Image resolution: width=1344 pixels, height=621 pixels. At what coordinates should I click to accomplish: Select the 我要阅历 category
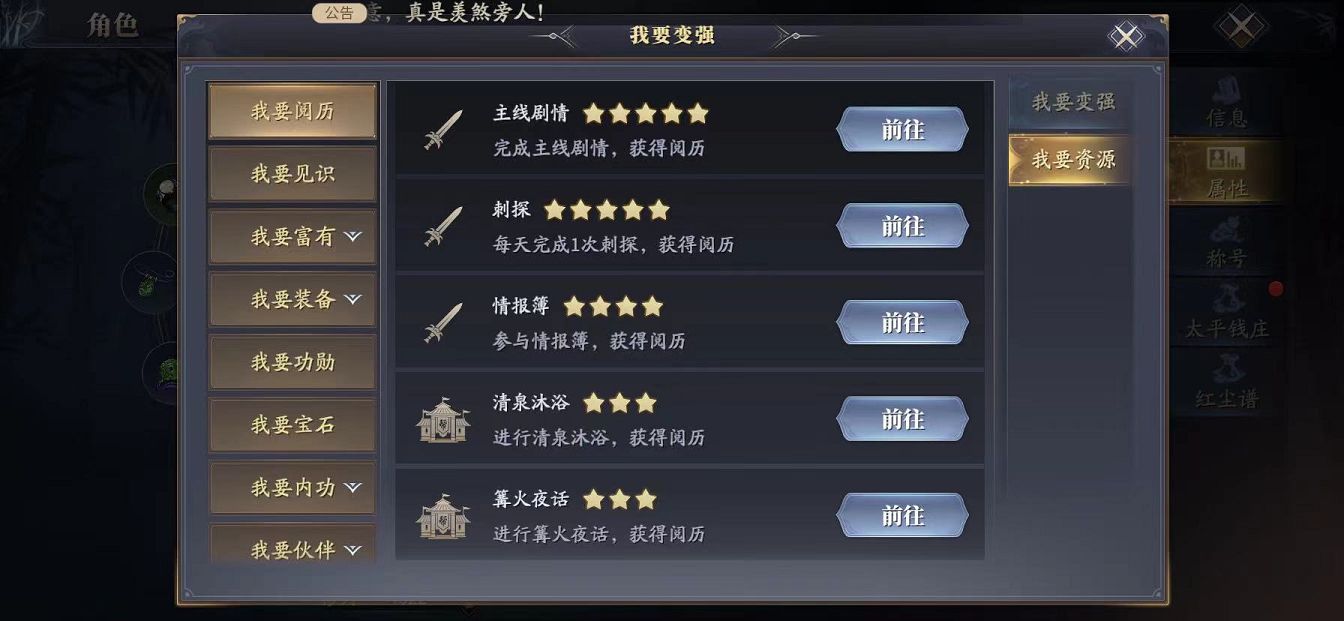pos(292,111)
